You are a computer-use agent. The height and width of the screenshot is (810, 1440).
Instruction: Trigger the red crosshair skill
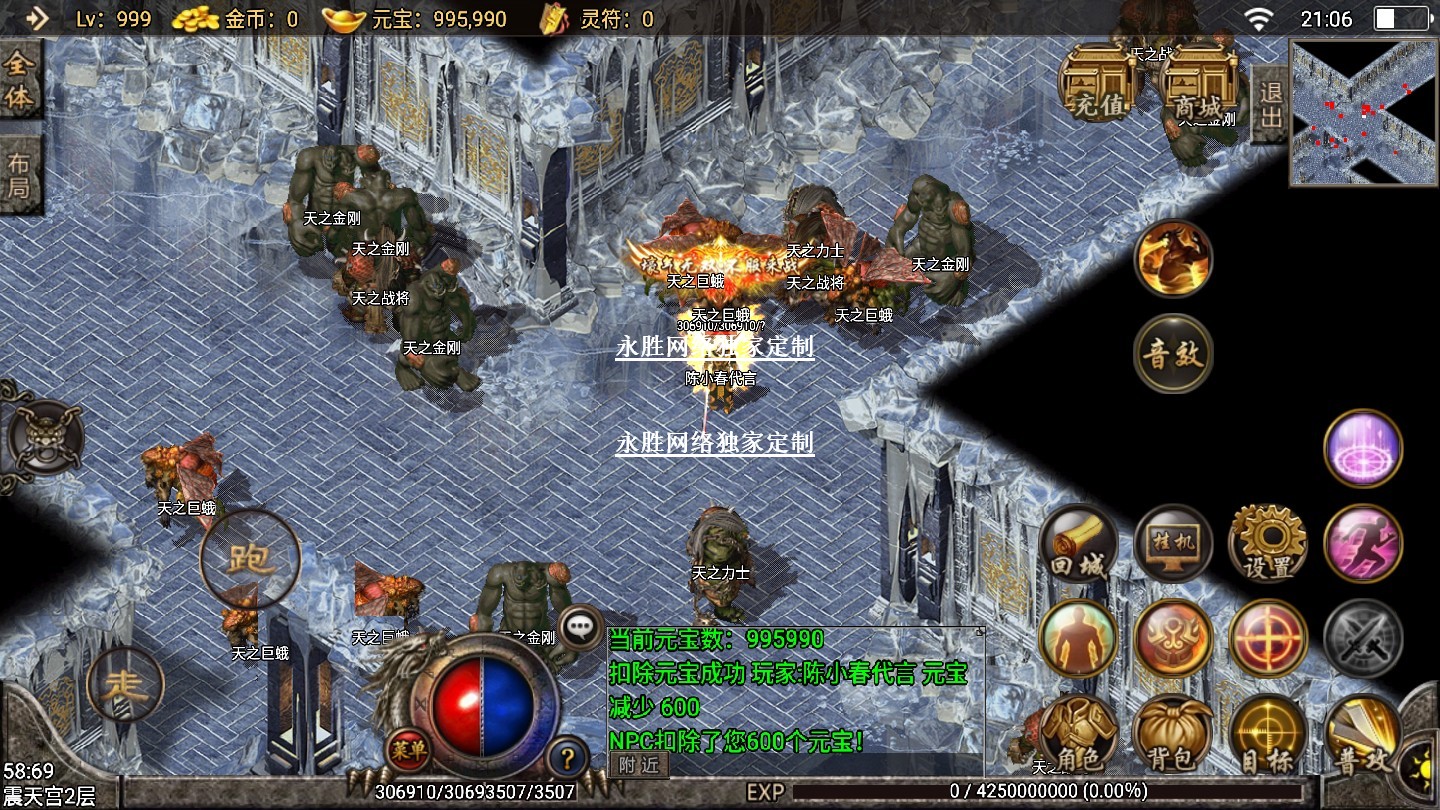[1268, 638]
